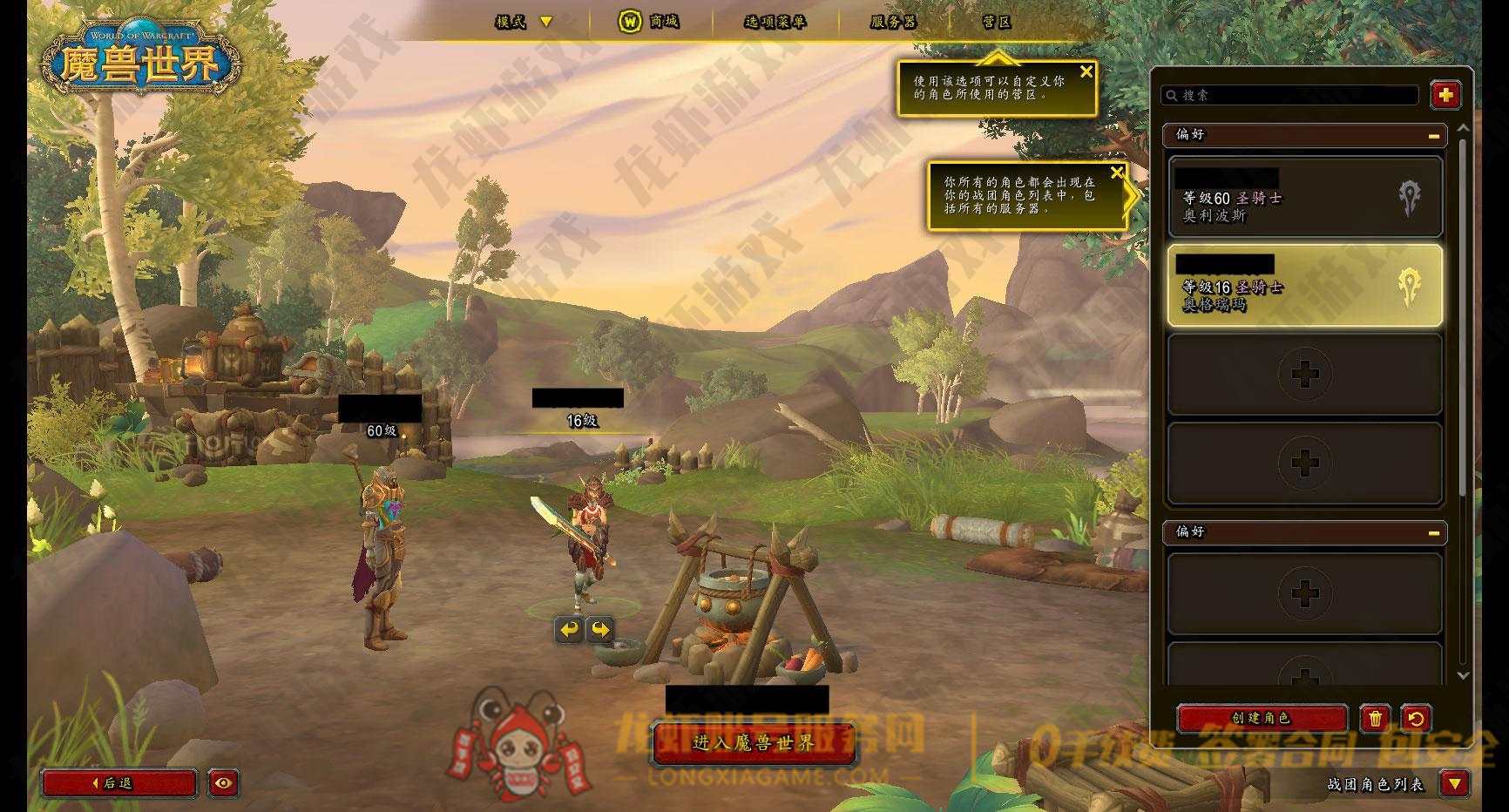Close the camp customization tooltip

[x=1086, y=72]
